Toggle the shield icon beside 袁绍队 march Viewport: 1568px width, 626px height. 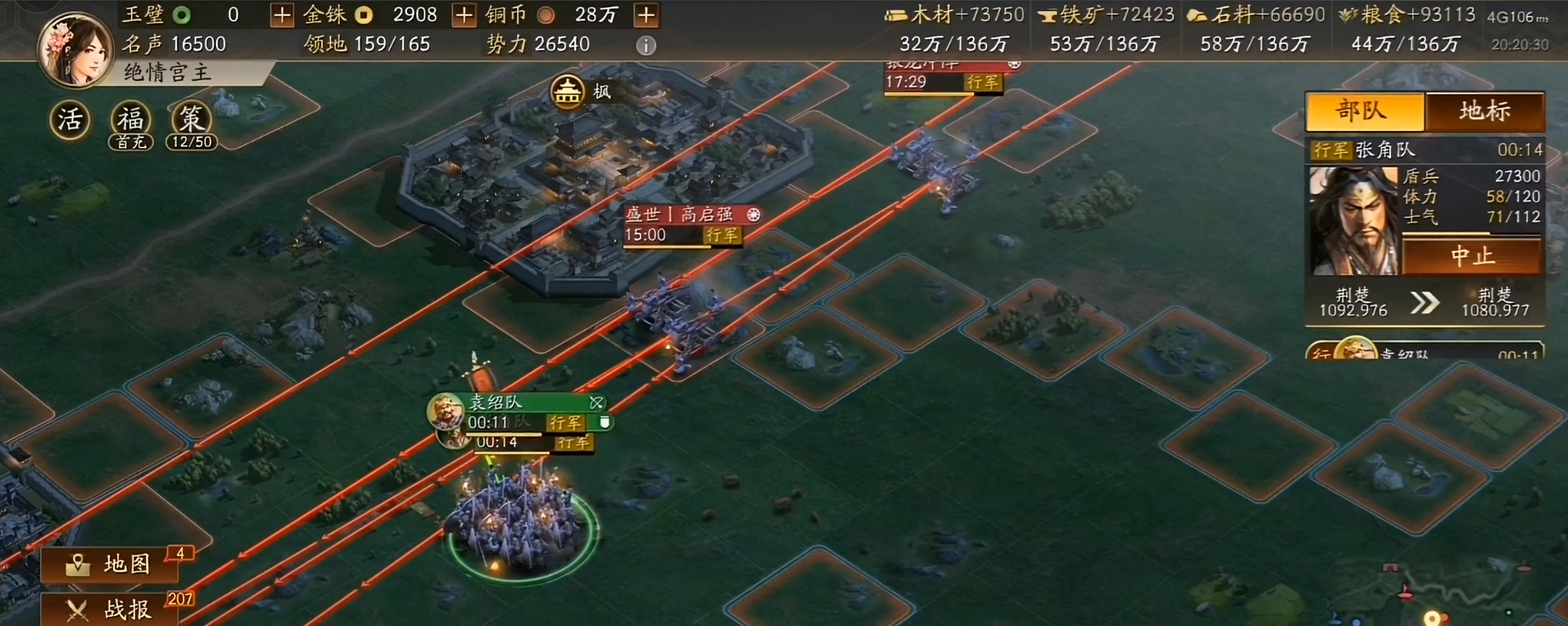605,422
